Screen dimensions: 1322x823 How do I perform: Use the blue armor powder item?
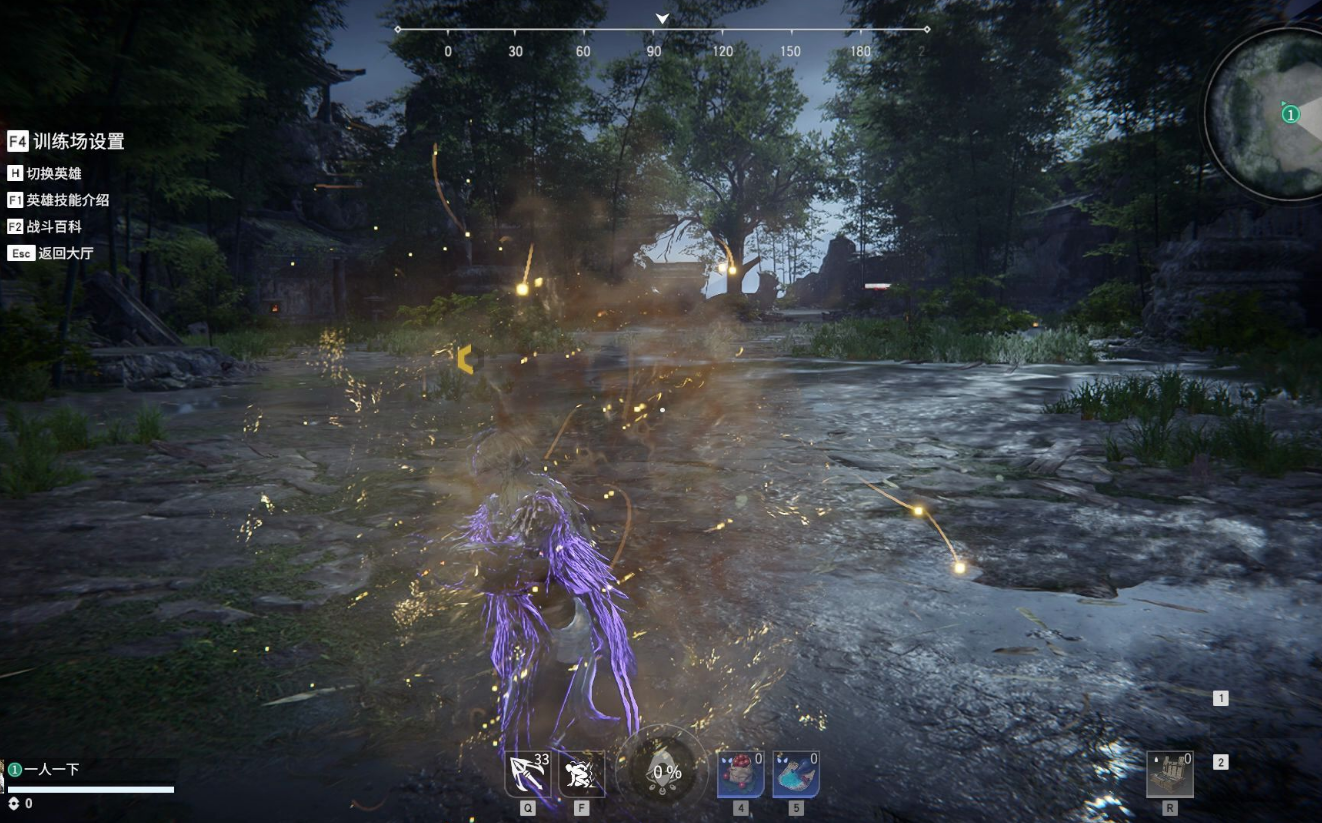tap(796, 775)
